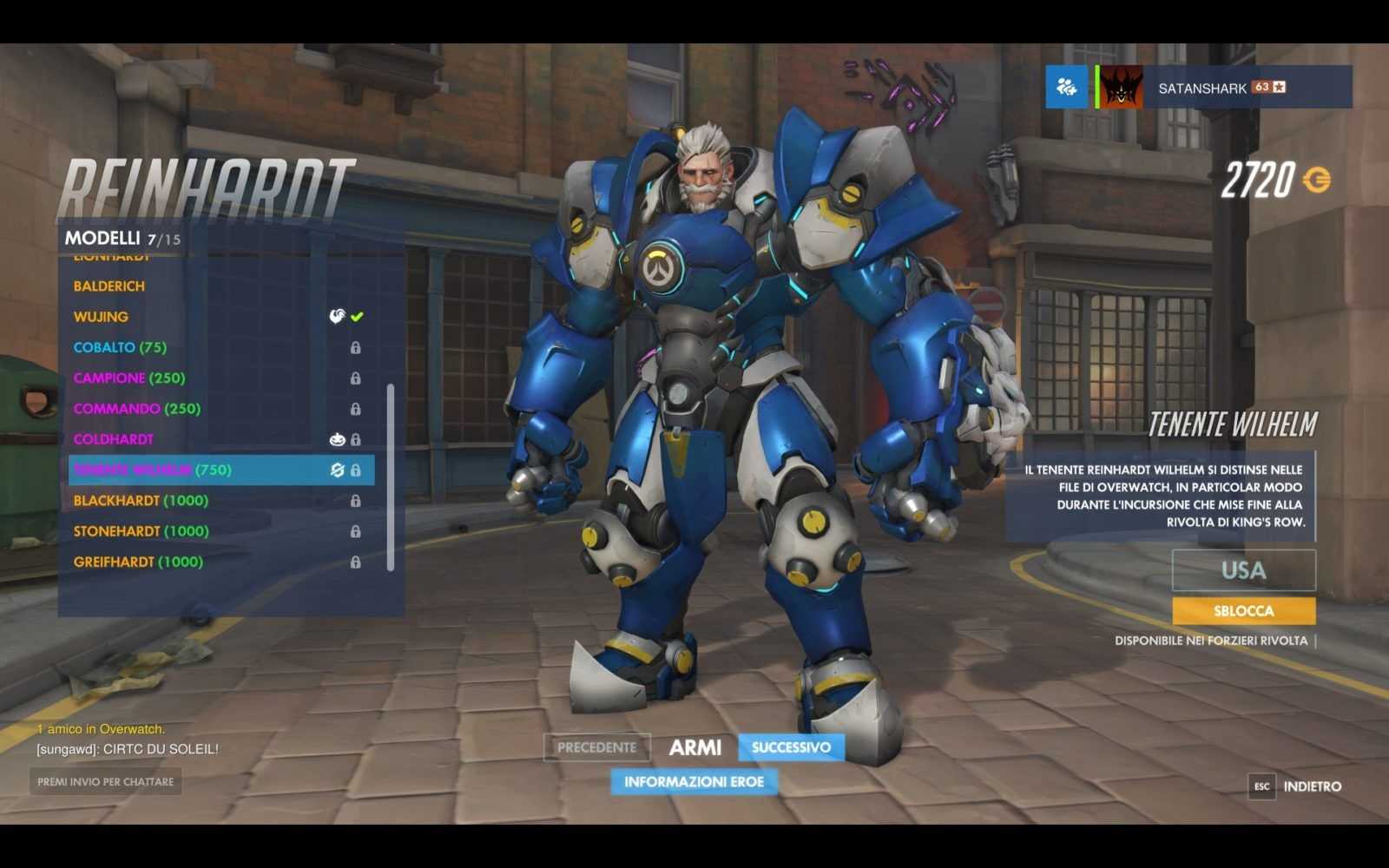Open Informazioni Eroe
This screenshot has width=1389, height=868.
[694, 782]
